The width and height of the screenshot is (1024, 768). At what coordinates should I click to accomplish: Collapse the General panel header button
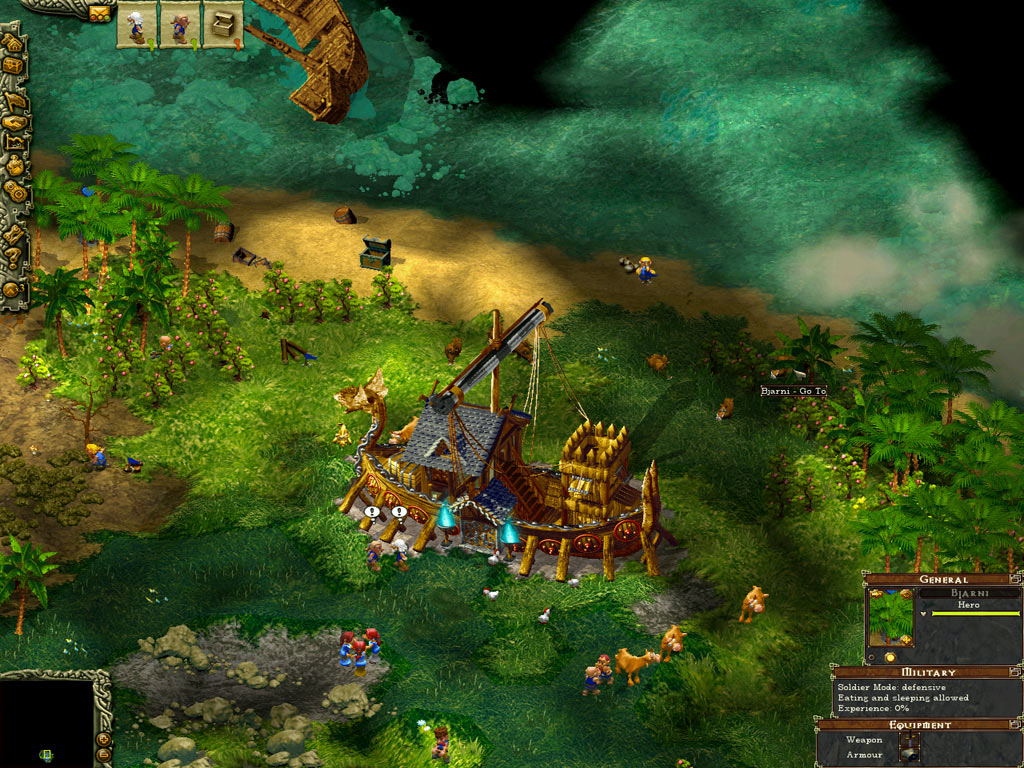(1016, 578)
